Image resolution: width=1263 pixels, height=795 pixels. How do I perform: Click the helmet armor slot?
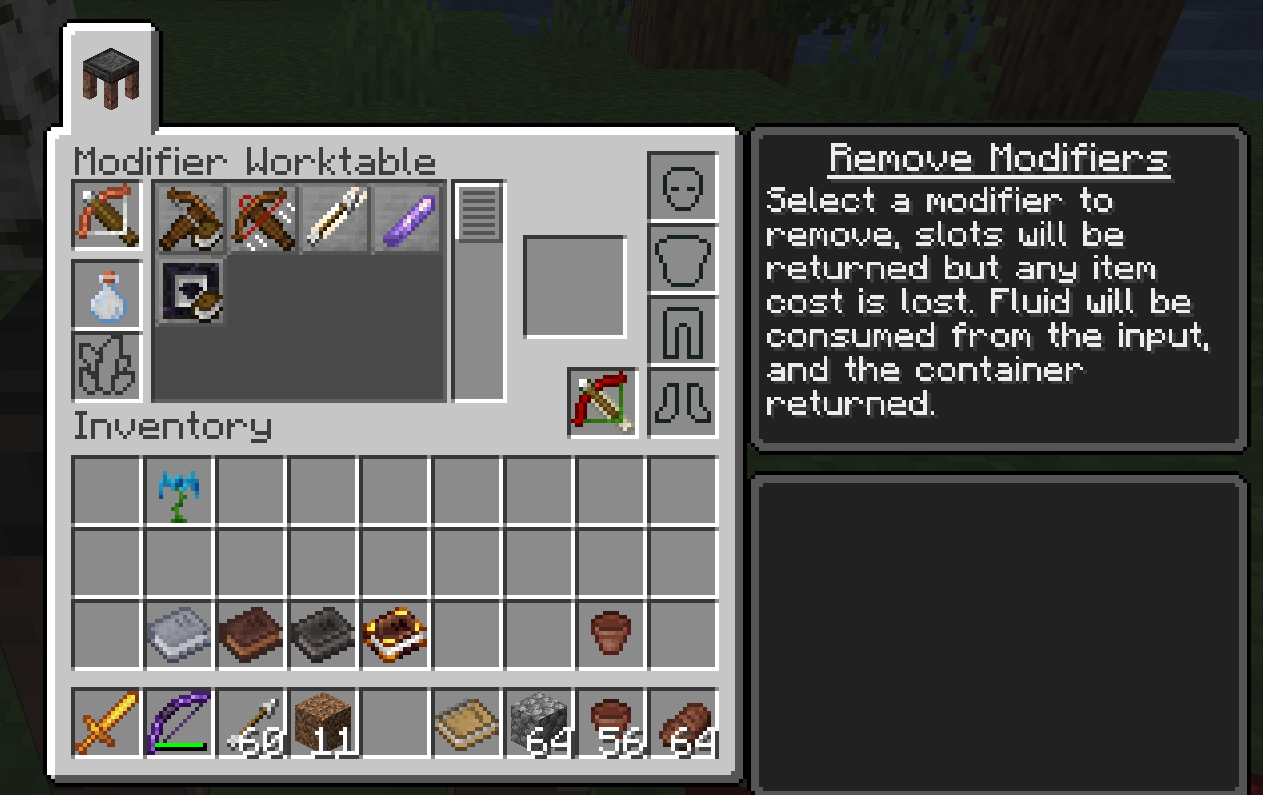(x=683, y=187)
